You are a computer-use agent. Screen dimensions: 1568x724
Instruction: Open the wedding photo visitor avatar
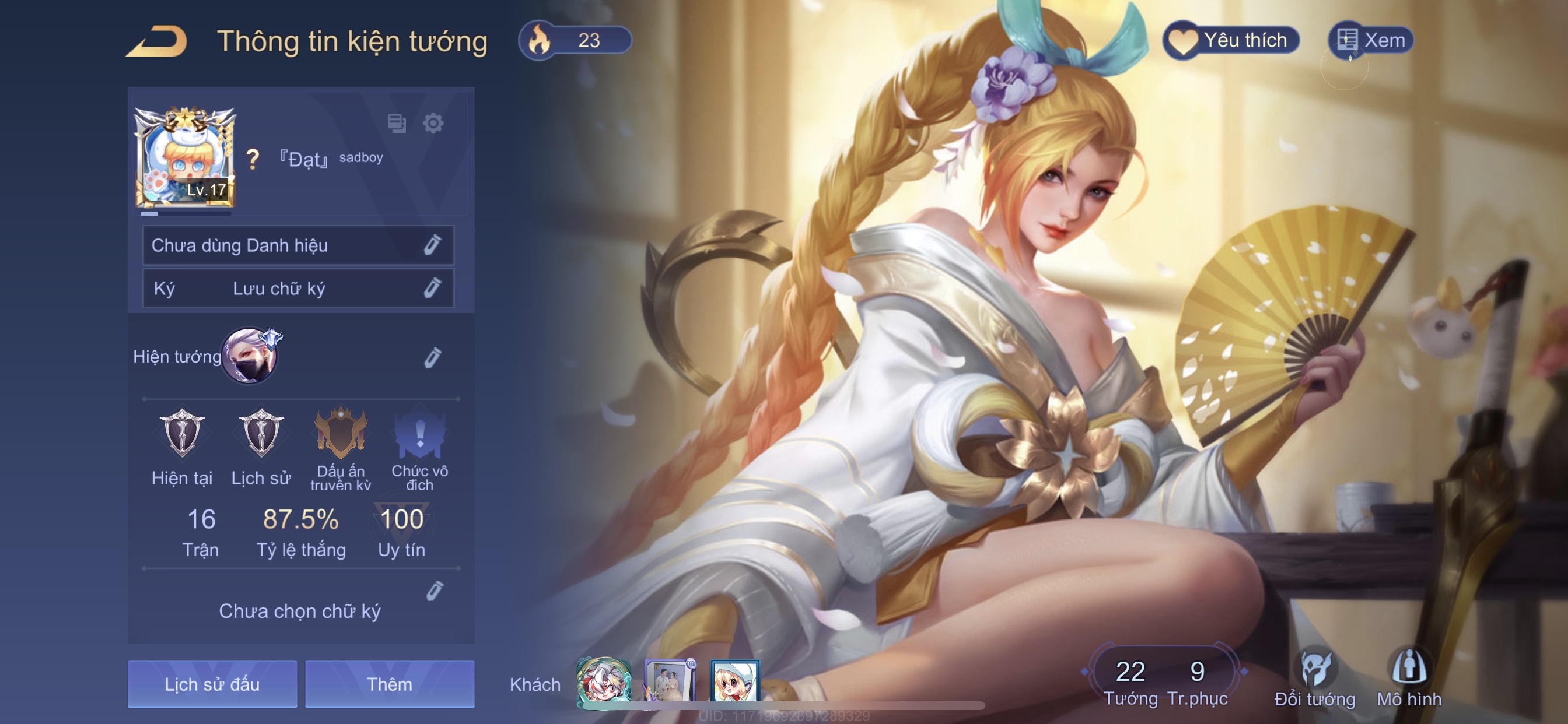(669, 682)
